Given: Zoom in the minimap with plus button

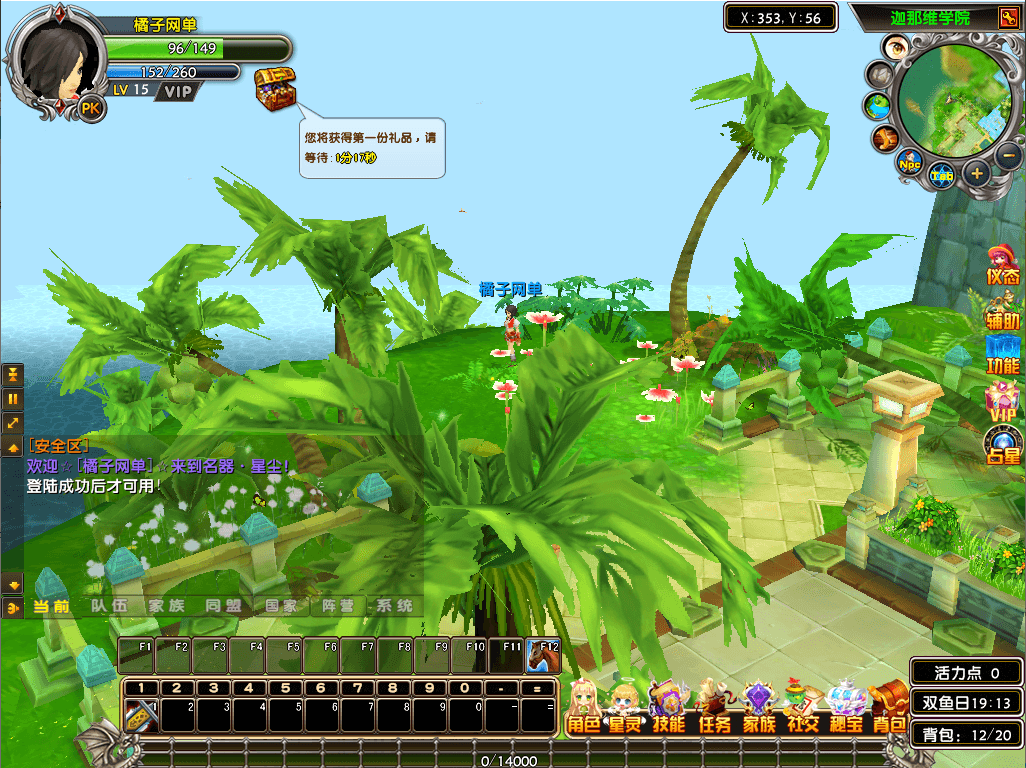Looking at the screenshot, I should [977, 172].
